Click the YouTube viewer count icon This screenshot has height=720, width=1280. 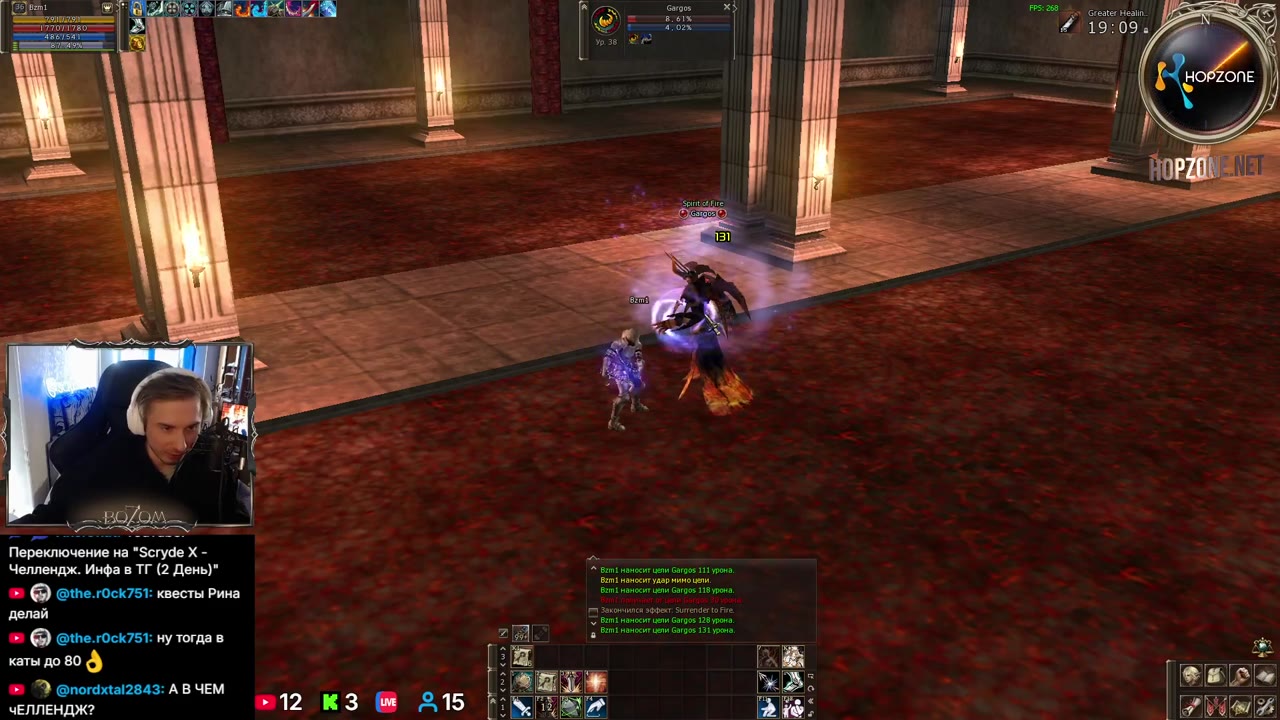pos(265,703)
